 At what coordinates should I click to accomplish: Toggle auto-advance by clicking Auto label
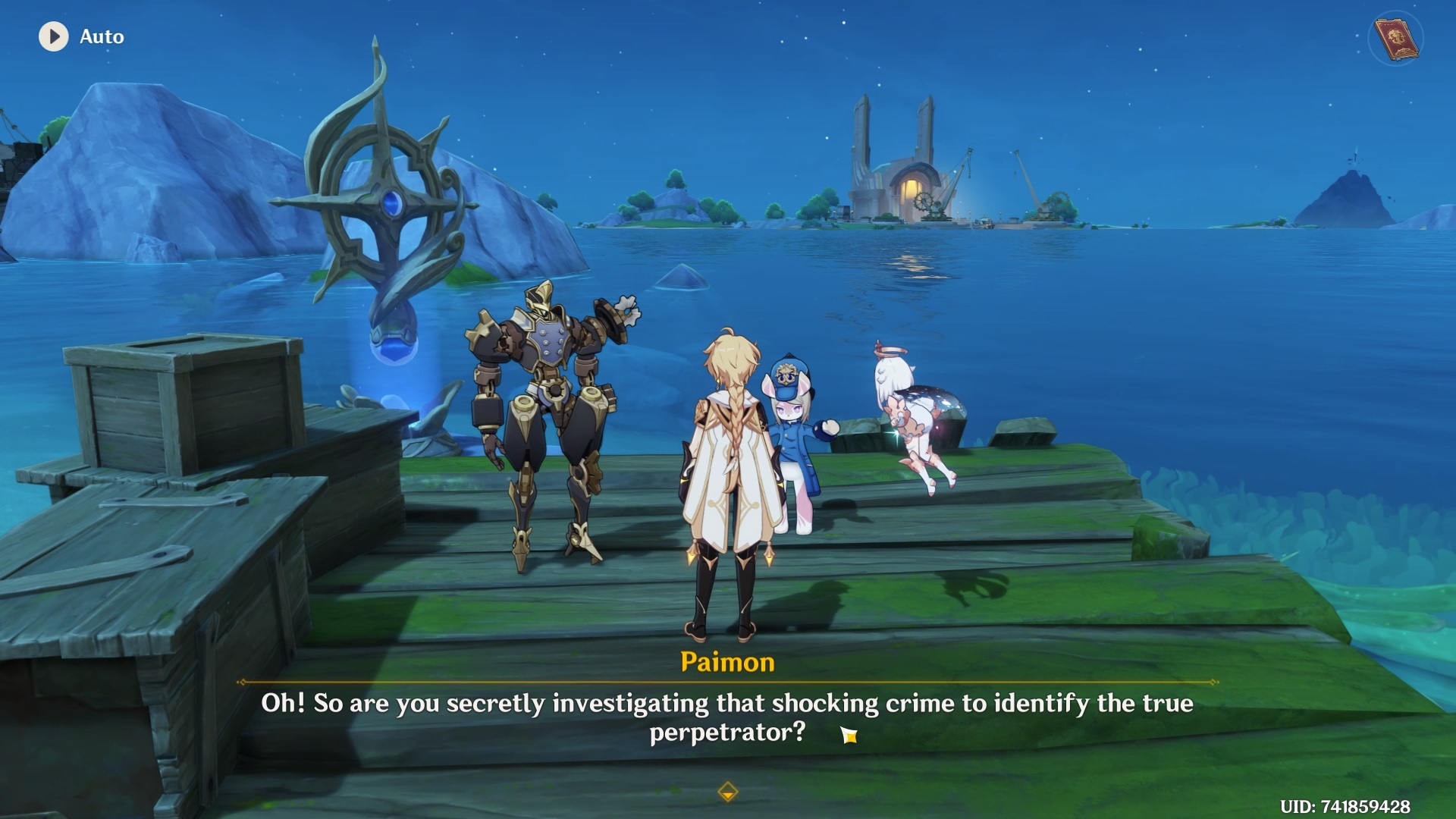pyautogui.click(x=101, y=36)
